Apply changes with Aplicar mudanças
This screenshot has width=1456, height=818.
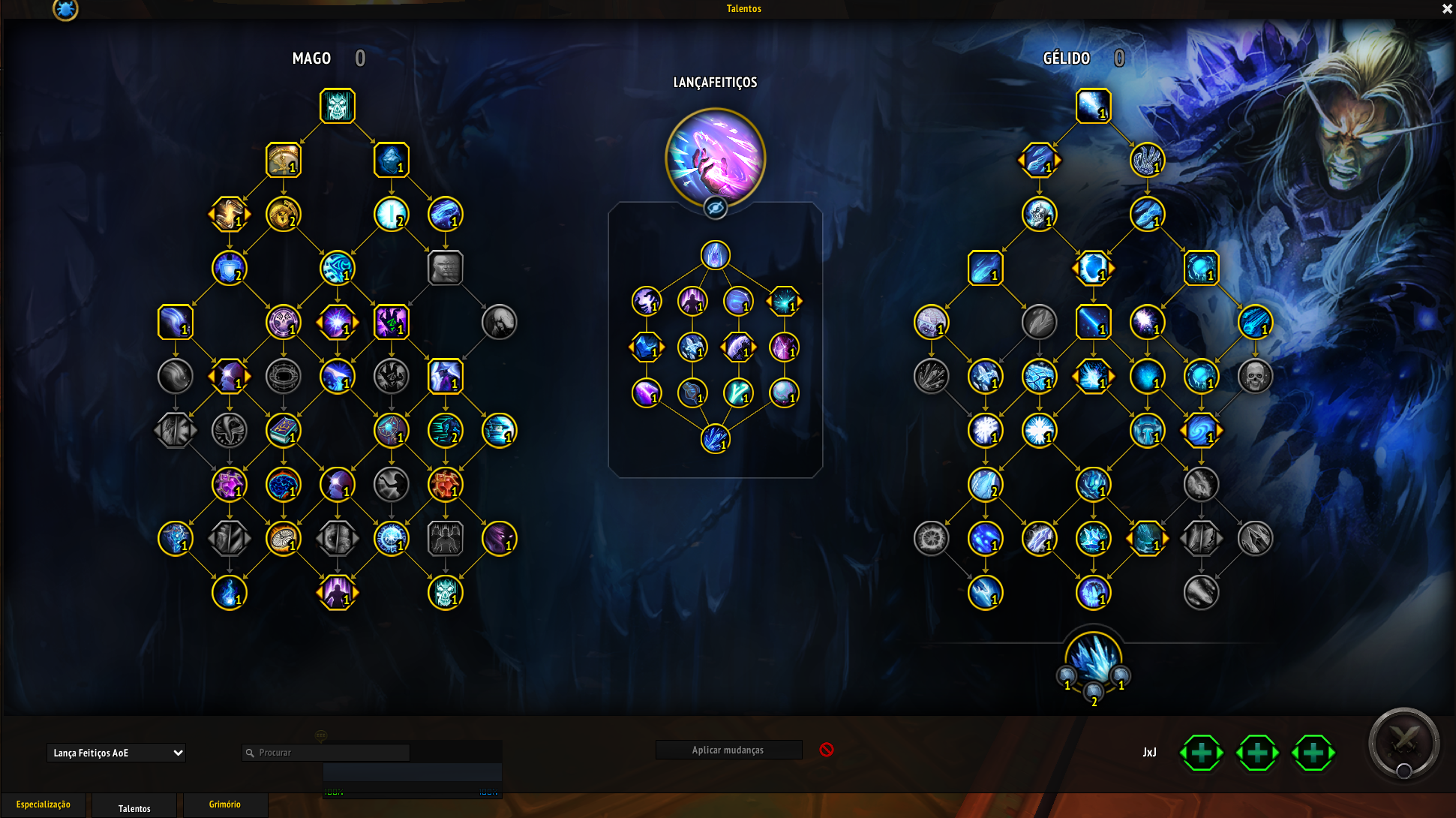point(728,750)
